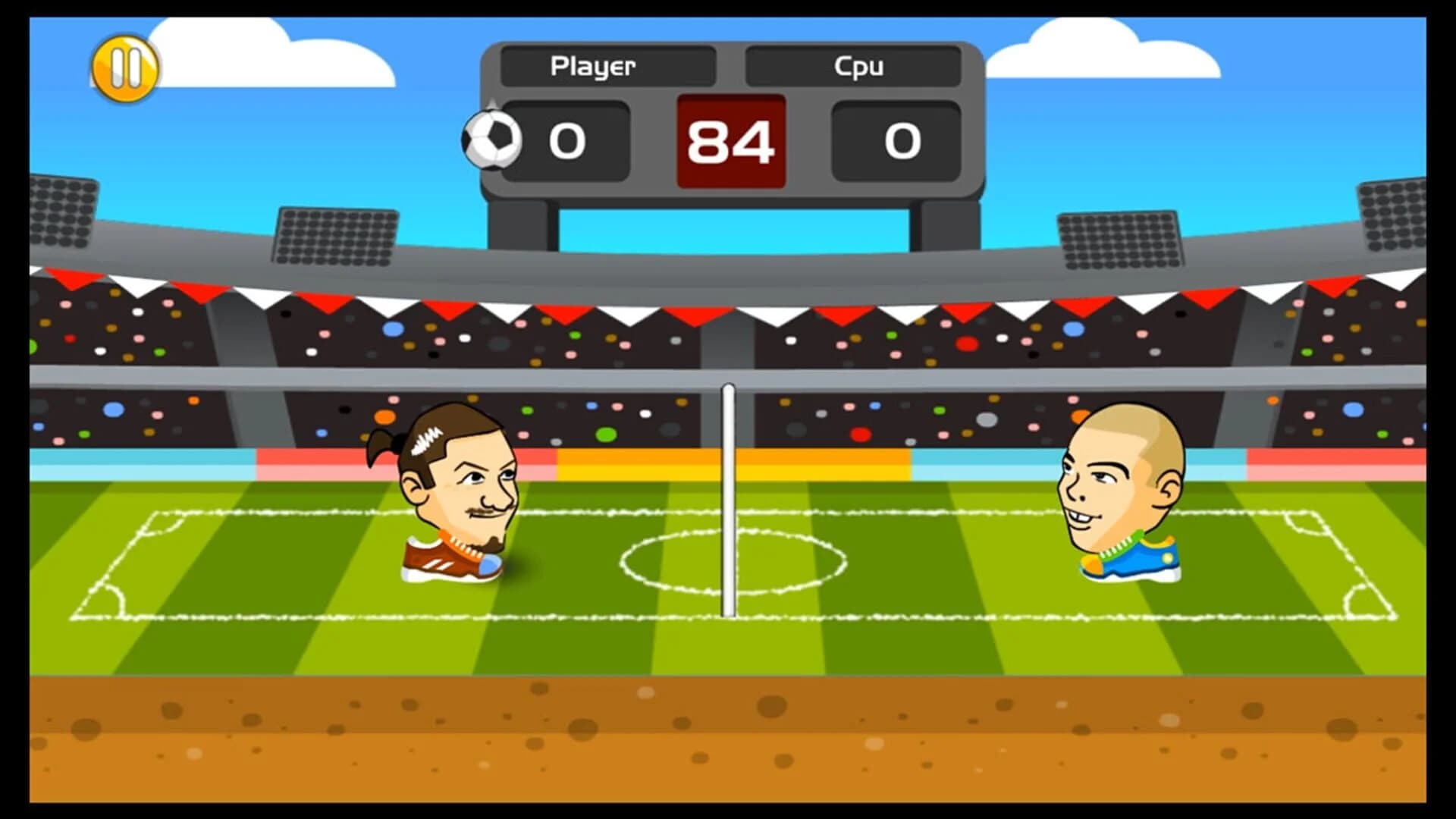Click the Cpu label on the scoreboard

coord(859,67)
